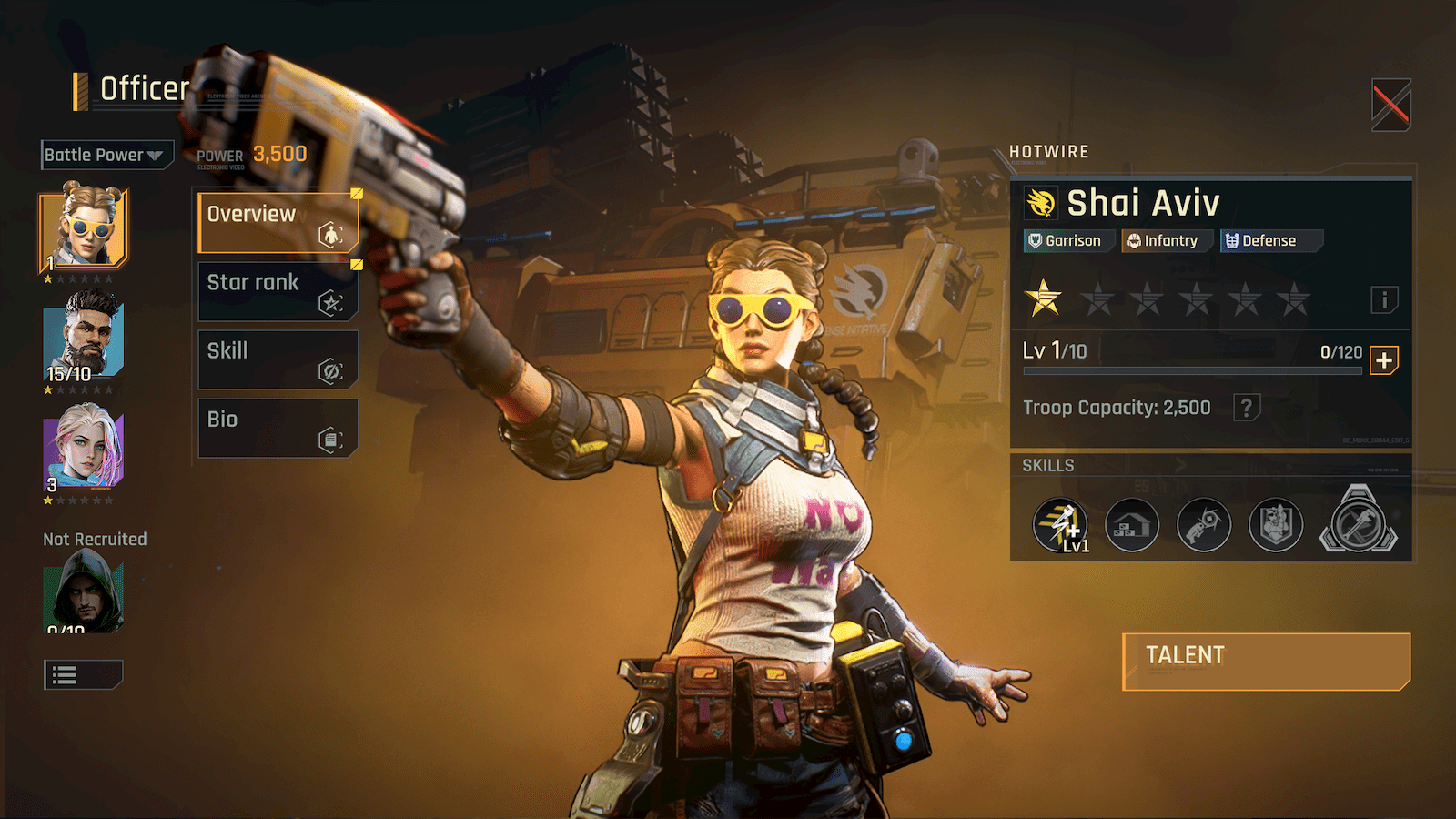Add experience with the plus button

(1384, 360)
